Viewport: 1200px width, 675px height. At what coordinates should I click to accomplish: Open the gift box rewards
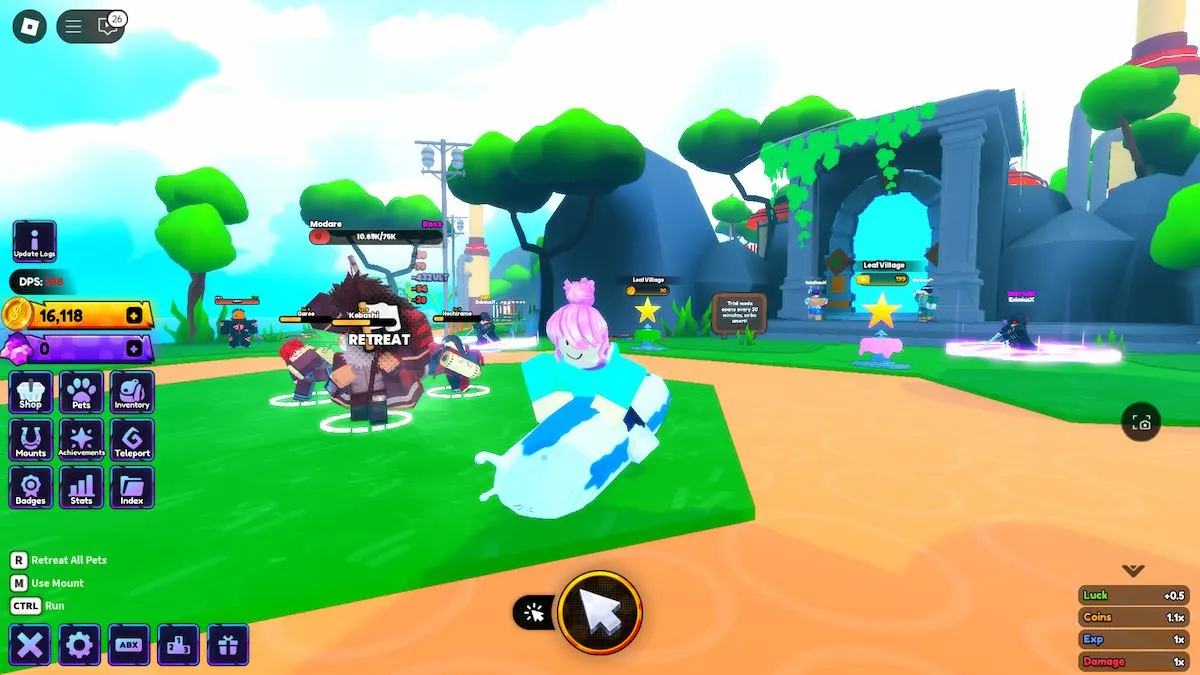[228, 645]
